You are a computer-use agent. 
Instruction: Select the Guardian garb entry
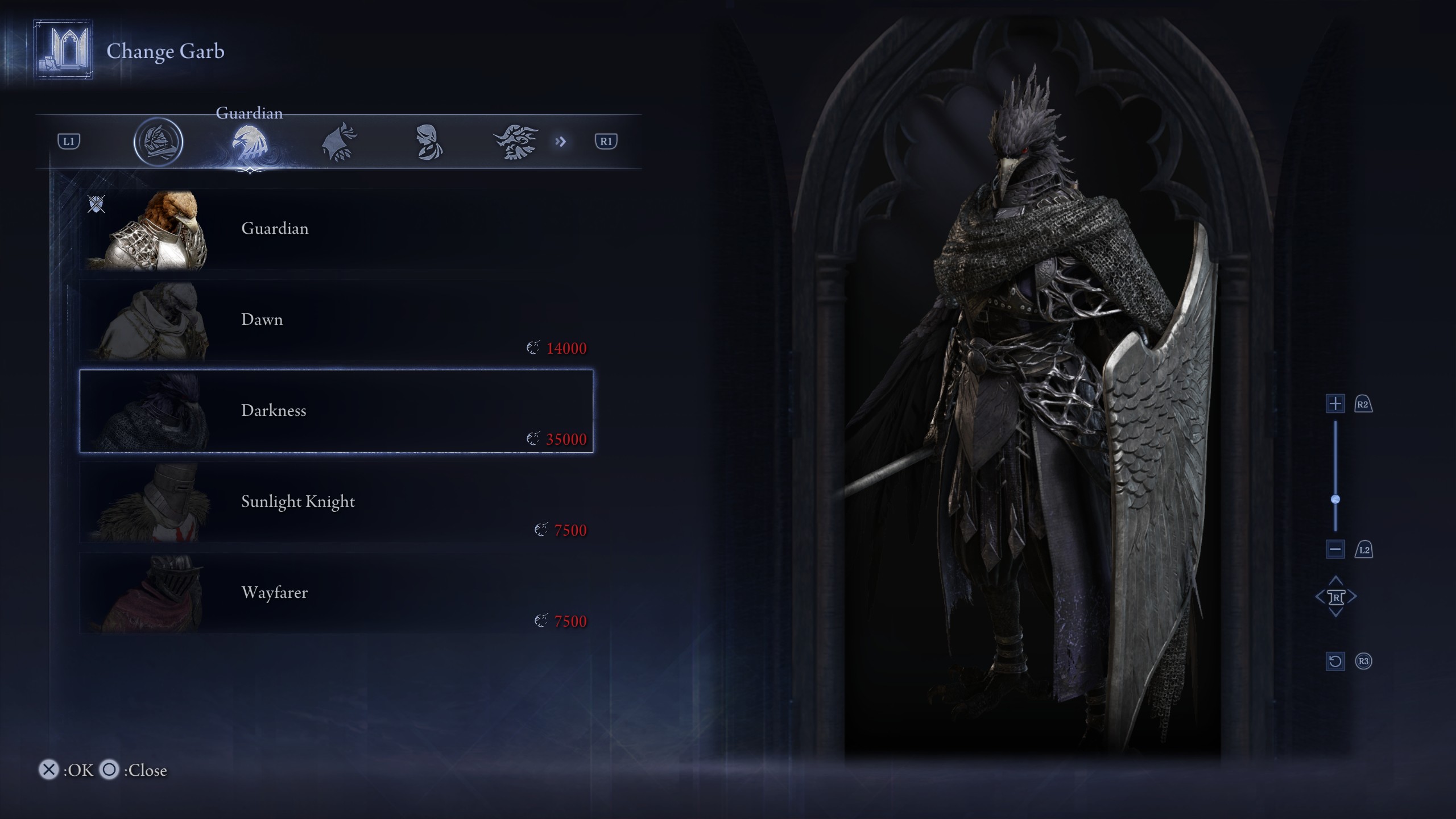(x=336, y=229)
